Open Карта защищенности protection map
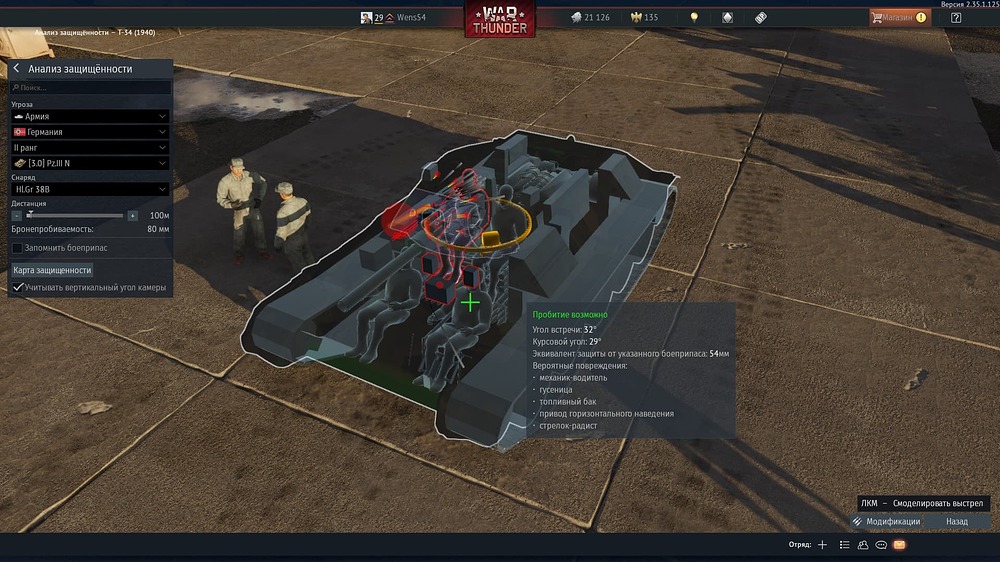This screenshot has height=562, width=1000. click(x=53, y=270)
